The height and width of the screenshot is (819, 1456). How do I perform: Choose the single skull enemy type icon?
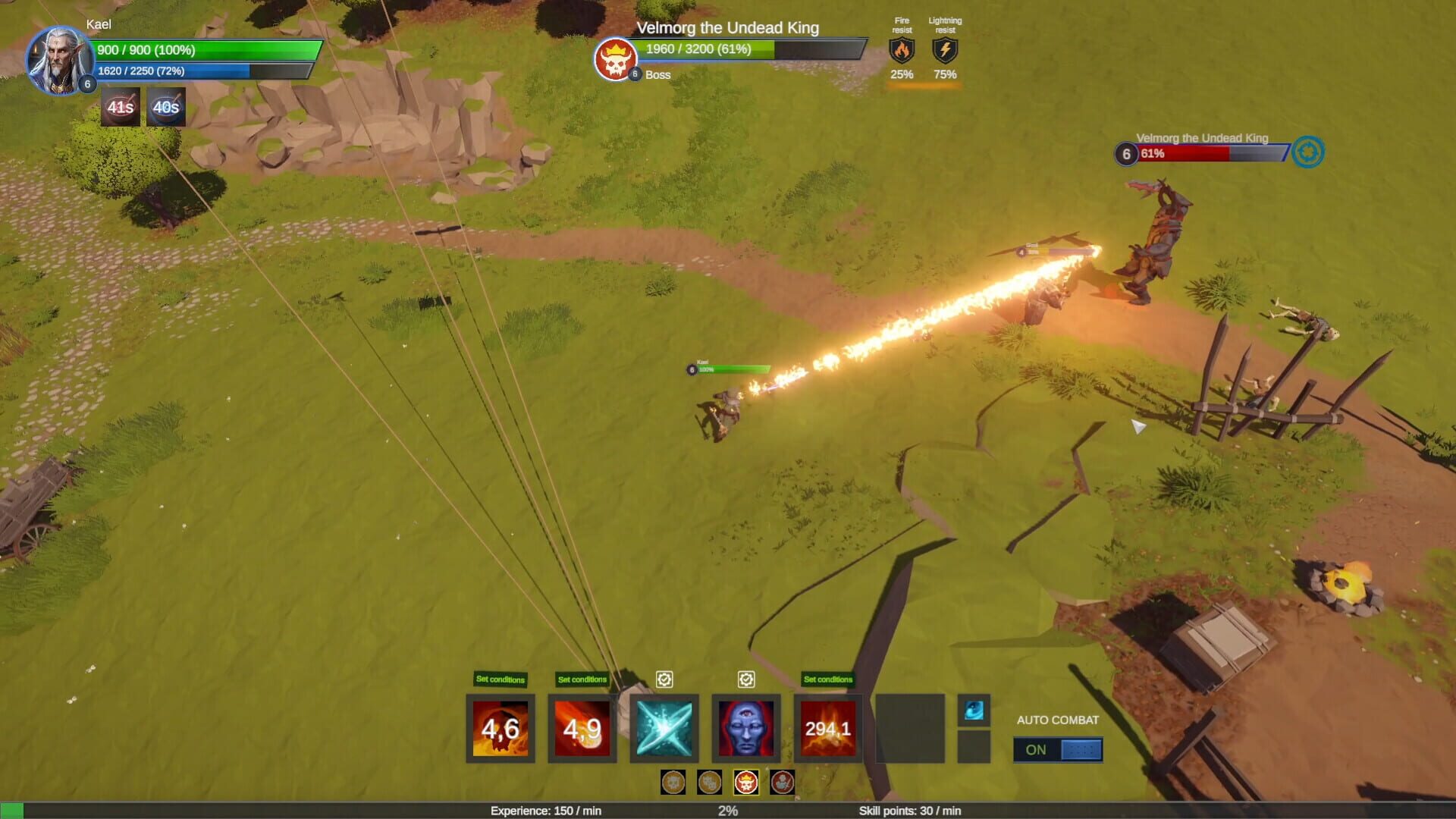673,782
